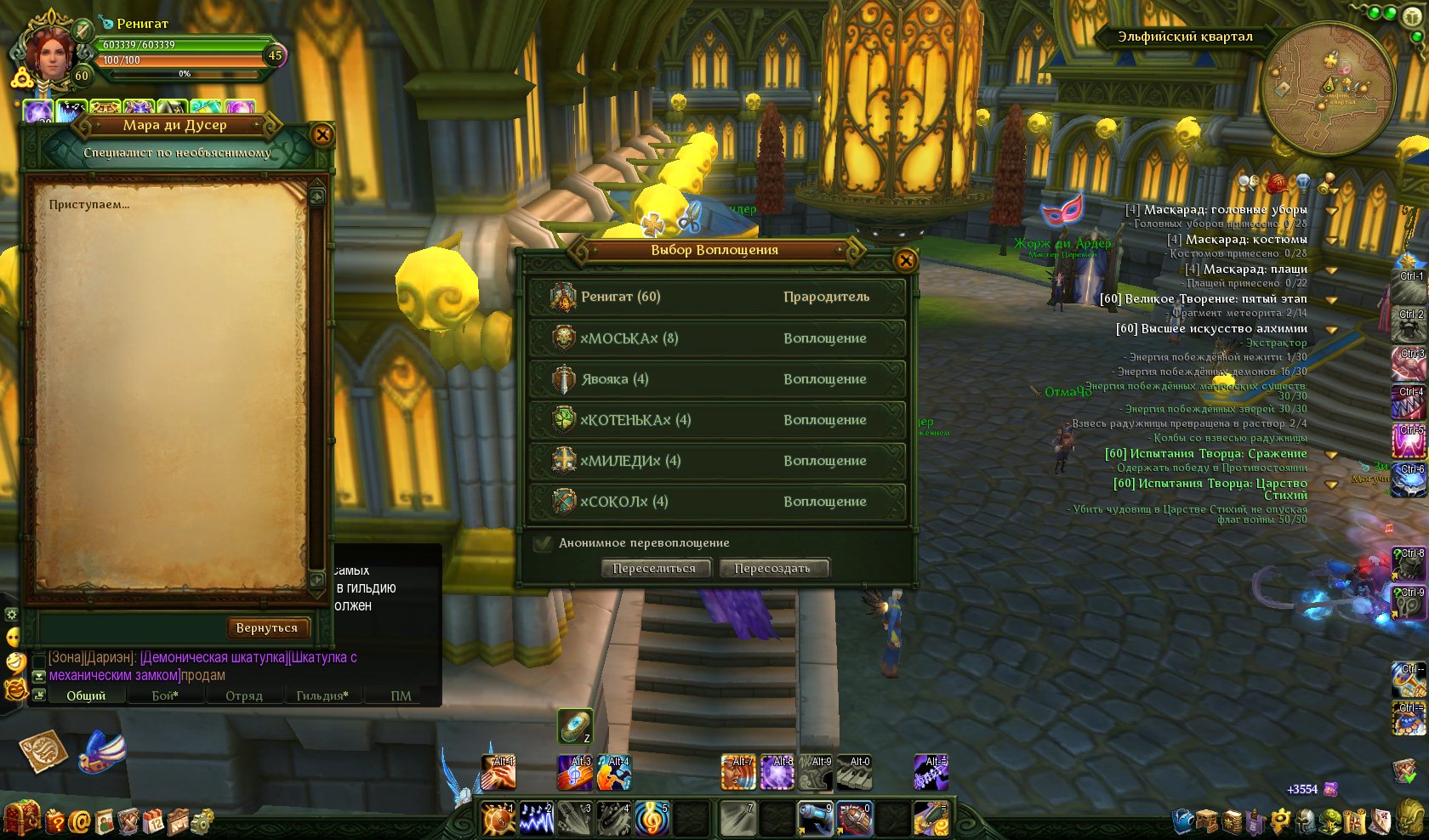Open the Бой chat tab
Viewport: 1429px width, 840px height.
(165, 695)
